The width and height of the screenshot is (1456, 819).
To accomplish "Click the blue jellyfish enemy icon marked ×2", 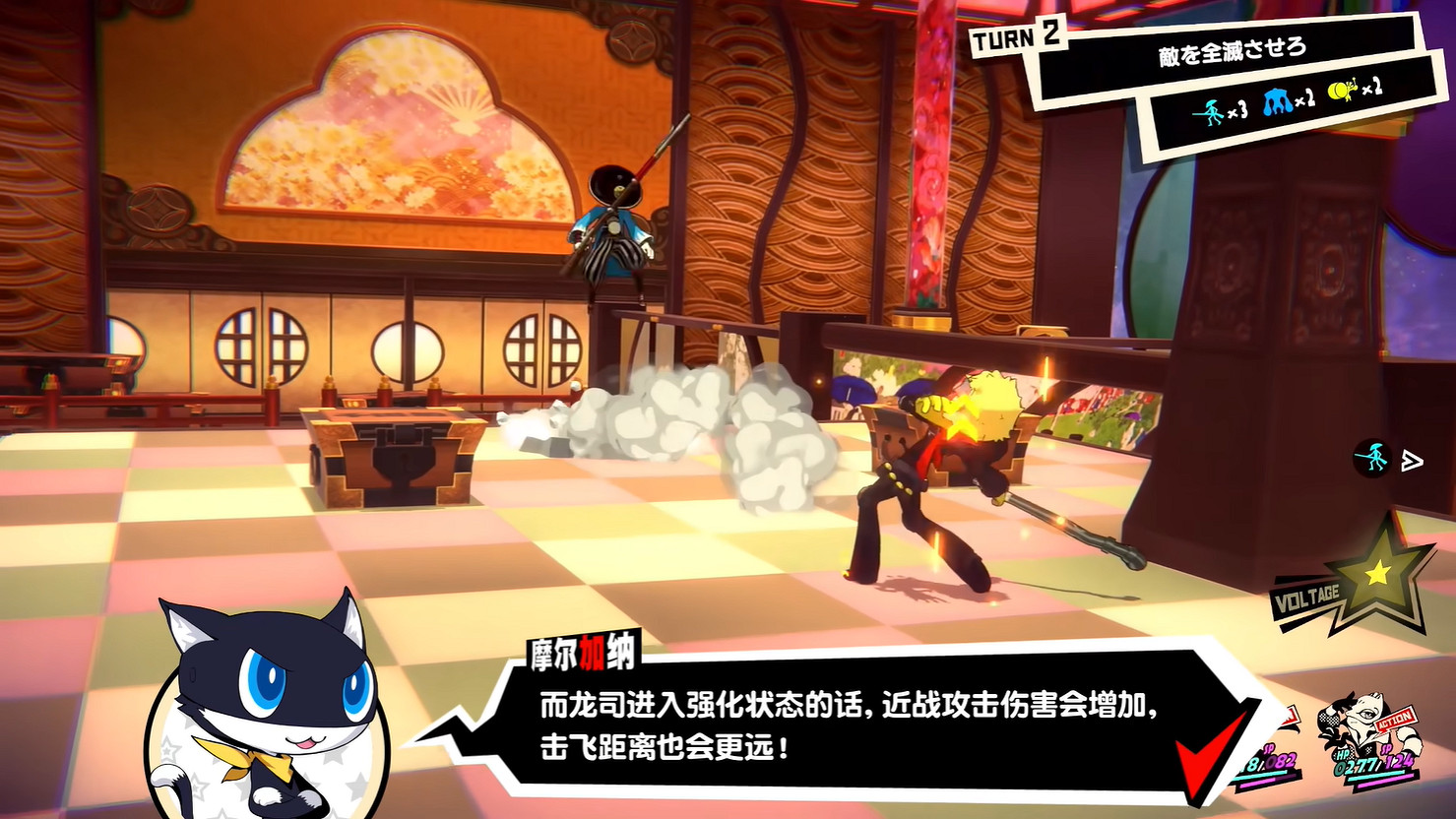I will point(1276,101).
